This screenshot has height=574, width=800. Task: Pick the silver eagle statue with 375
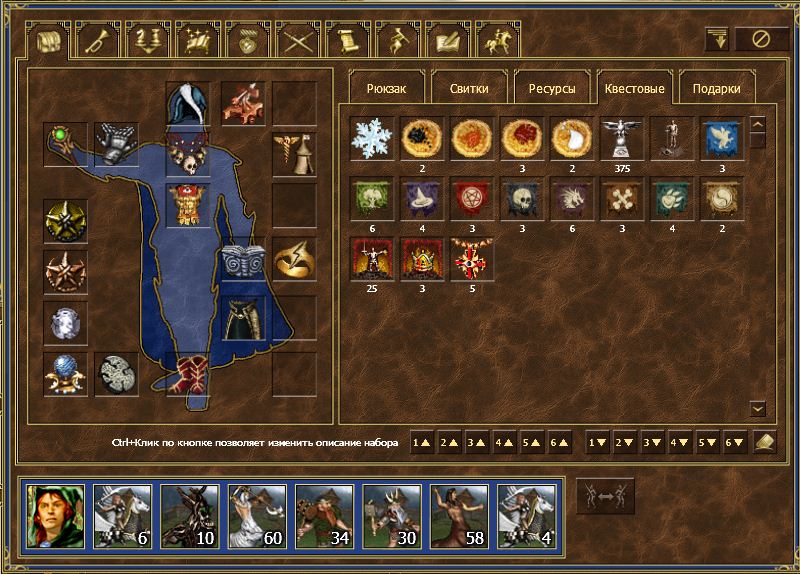pyautogui.click(x=622, y=138)
